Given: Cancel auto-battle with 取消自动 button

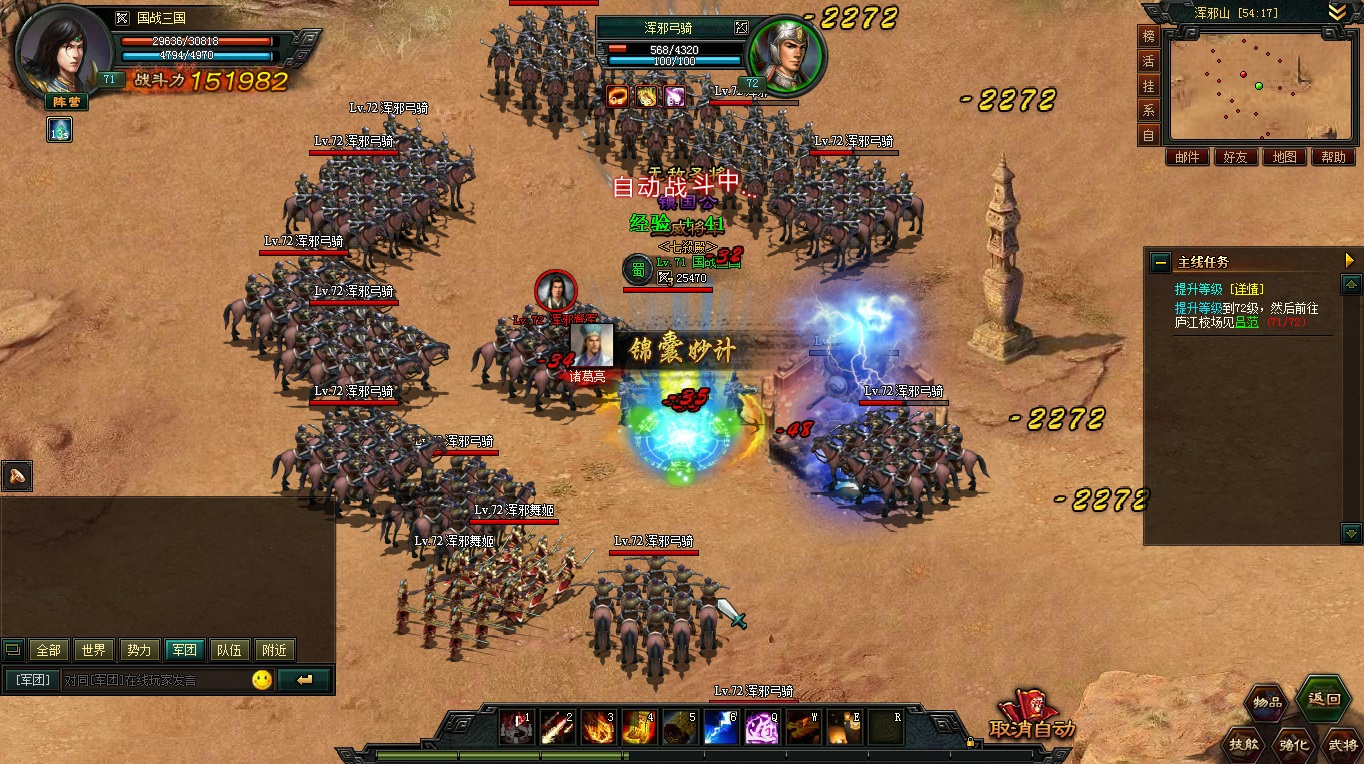Looking at the screenshot, I should click(1033, 716).
